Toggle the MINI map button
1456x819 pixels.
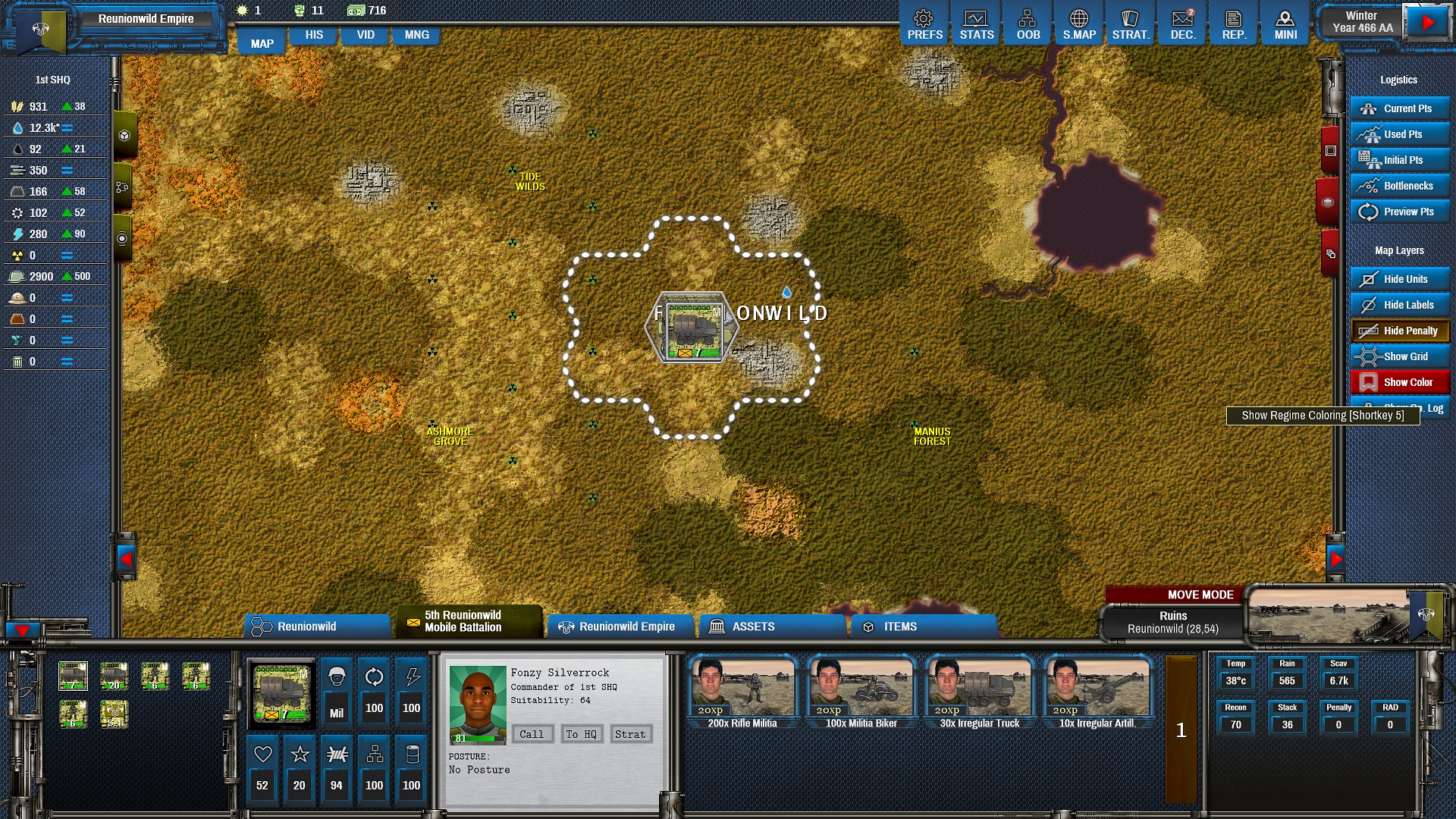click(x=1285, y=25)
